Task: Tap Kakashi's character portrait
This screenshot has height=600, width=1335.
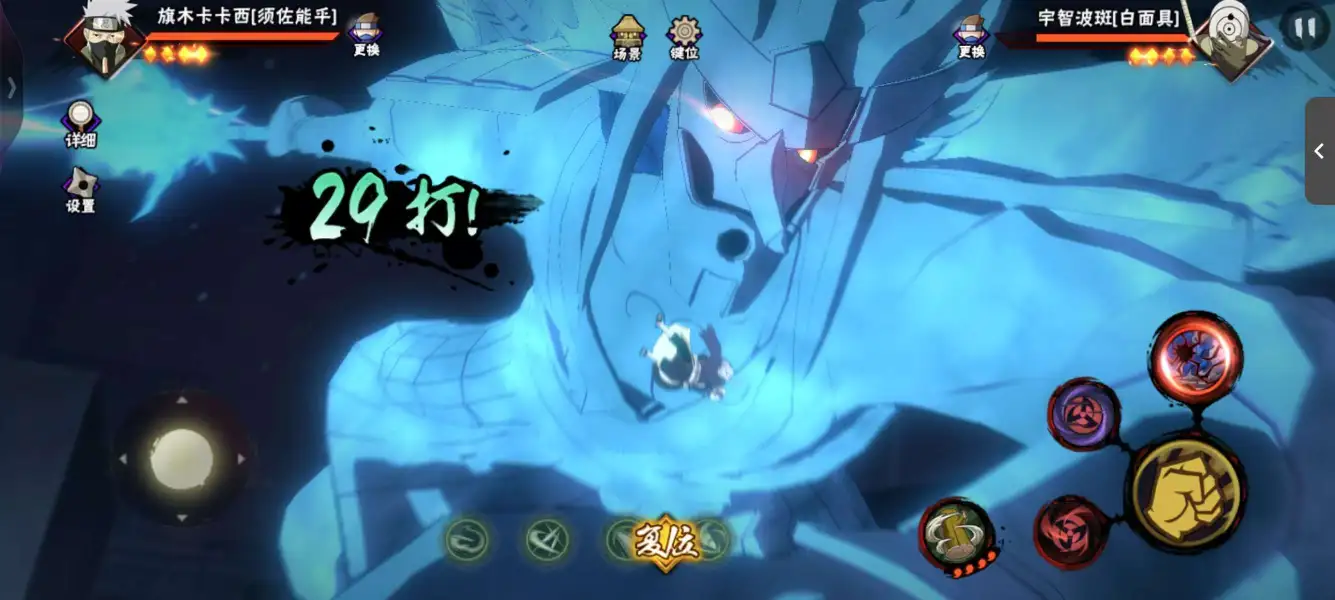Action: coord(102,40)
